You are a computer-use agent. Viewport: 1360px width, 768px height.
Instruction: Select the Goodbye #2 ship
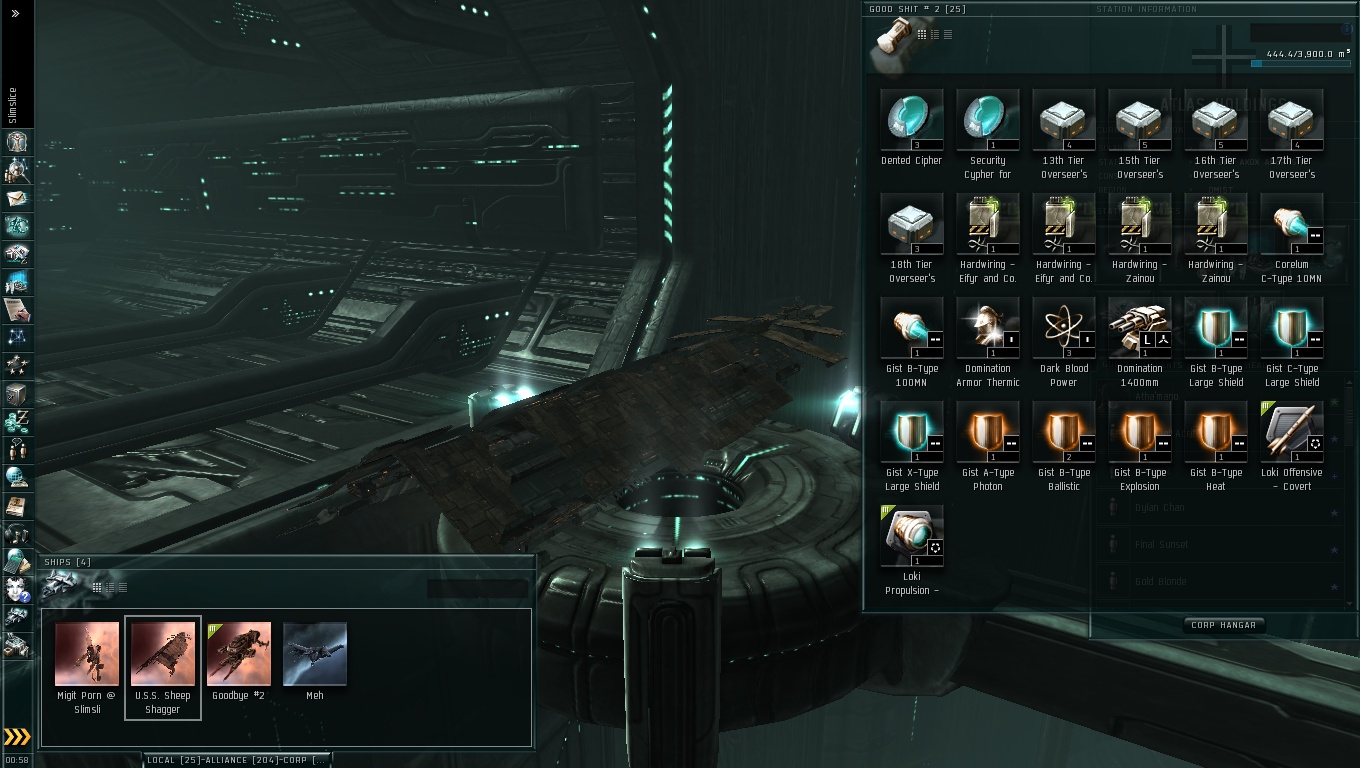(238, 654)
